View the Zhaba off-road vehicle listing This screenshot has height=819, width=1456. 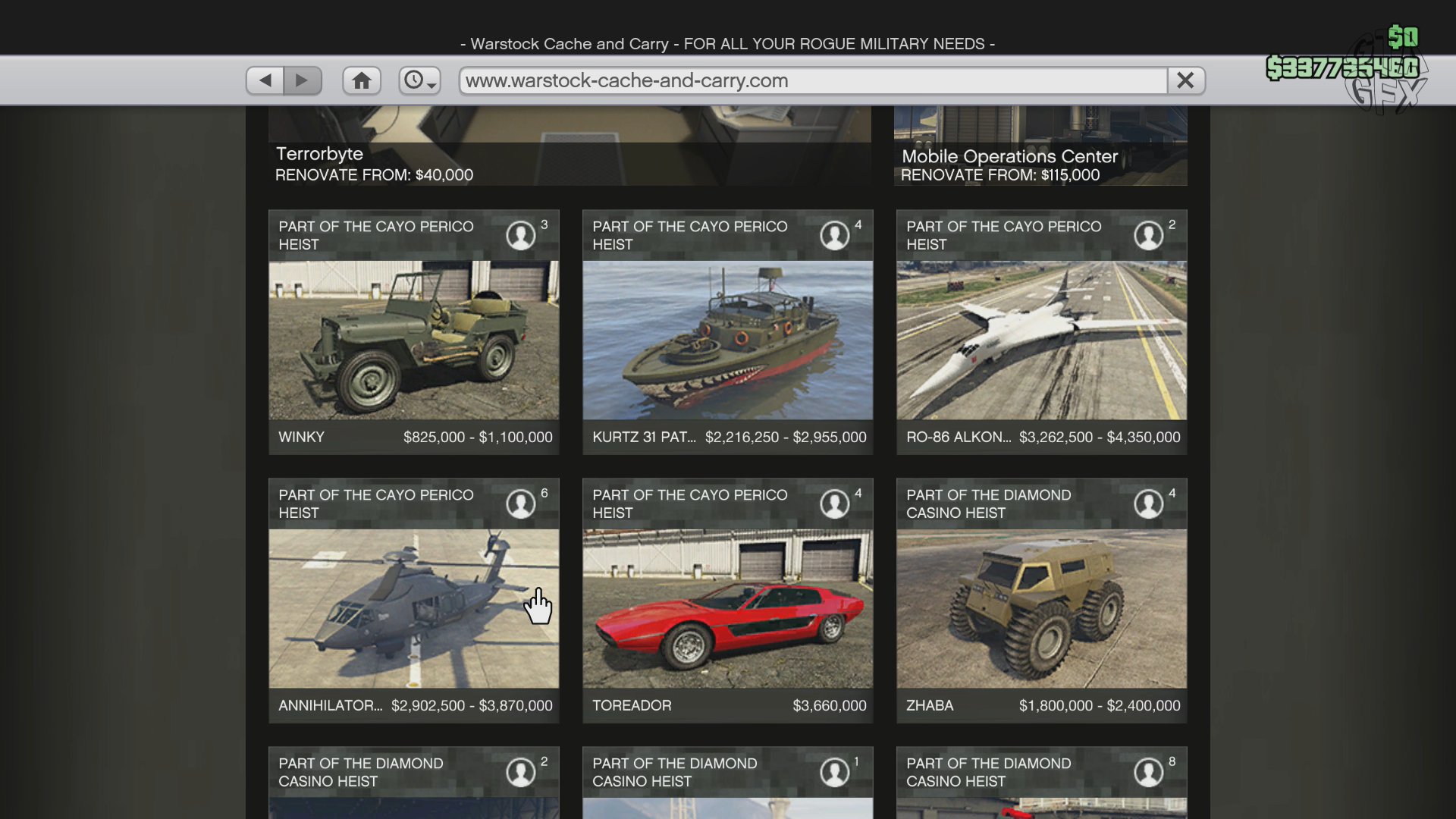[x=1041, y=608]
